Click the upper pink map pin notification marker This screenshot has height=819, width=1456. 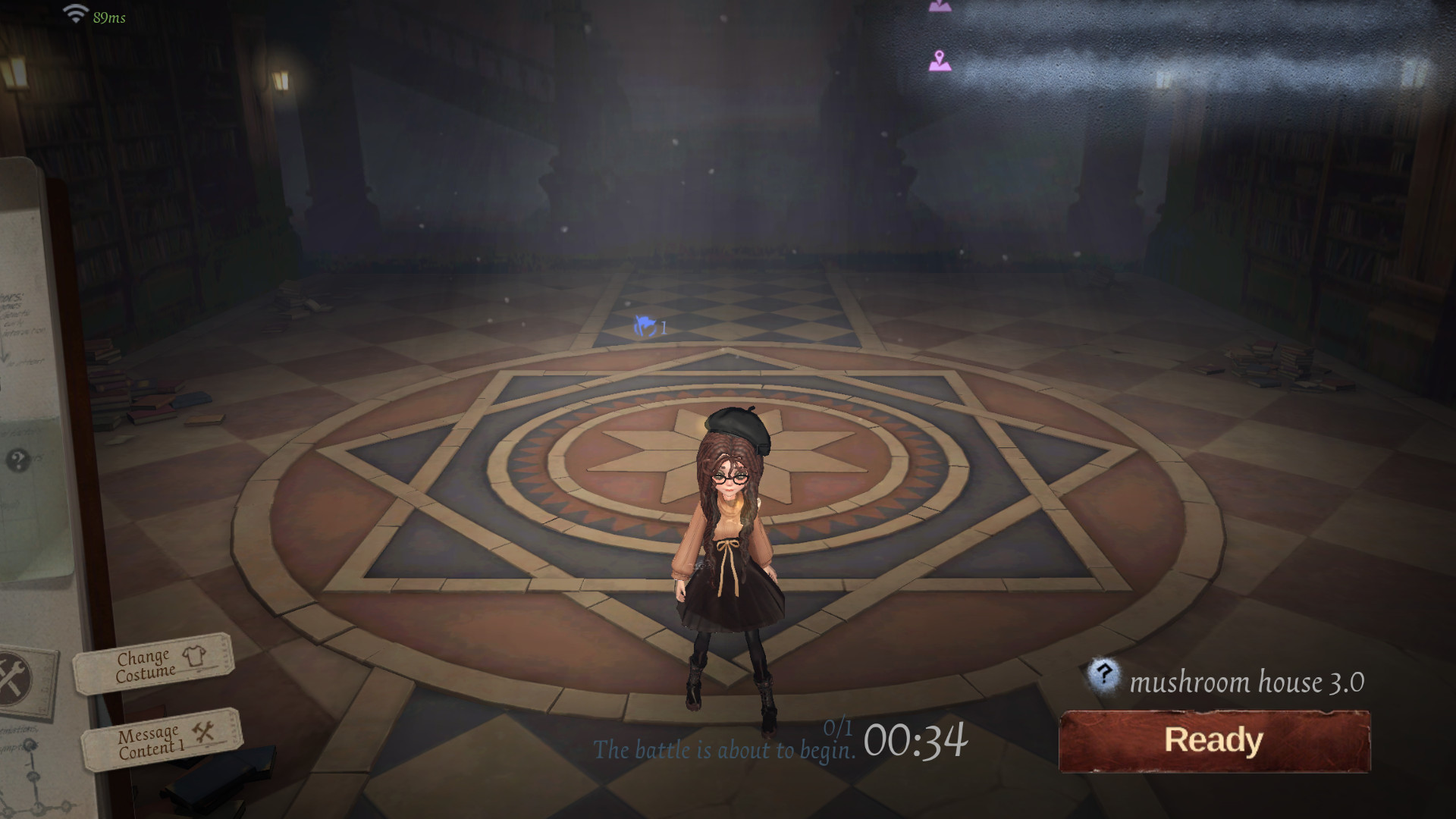tap(940, 6)
